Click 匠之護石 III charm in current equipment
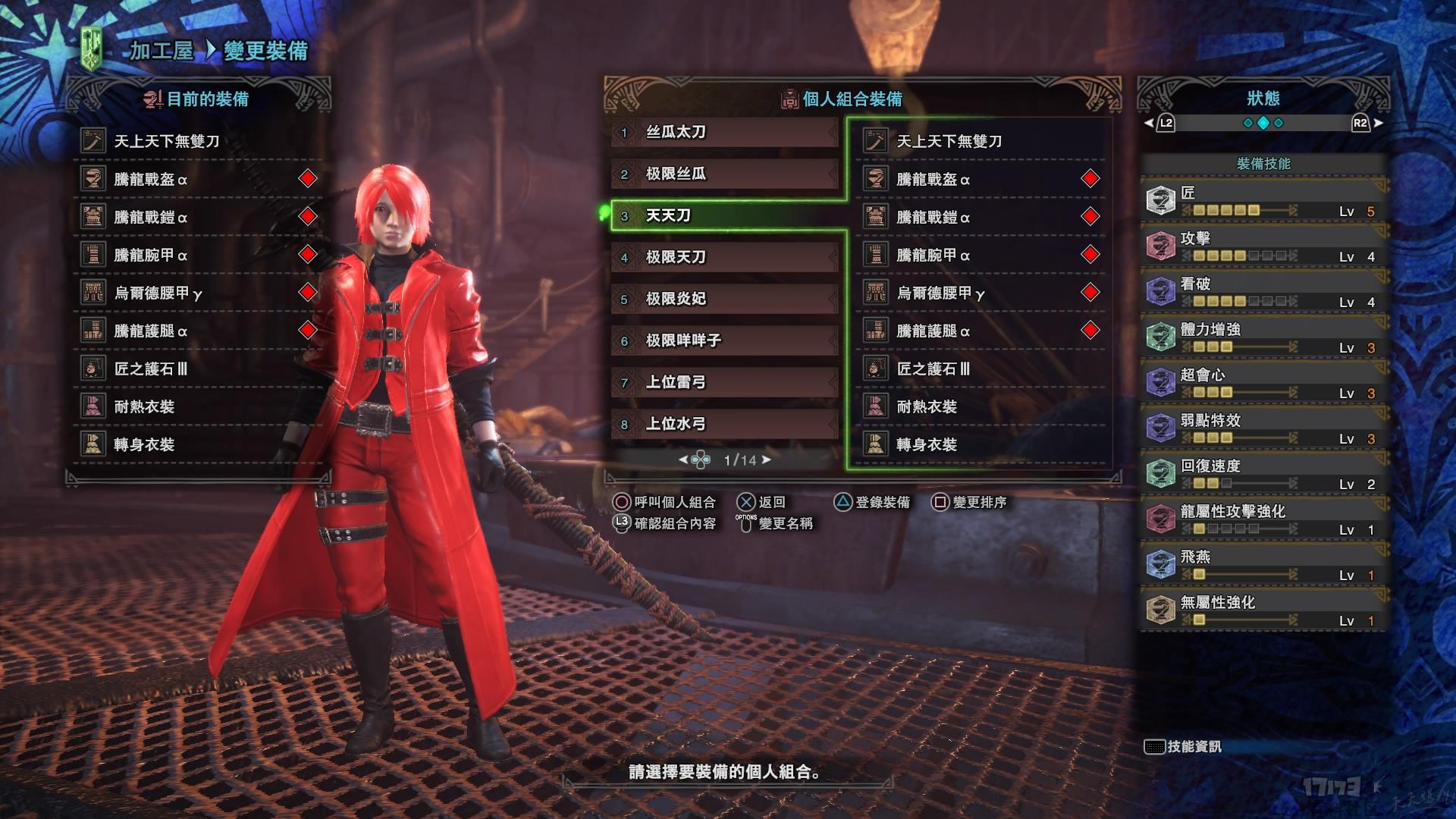 coord(150,369)
